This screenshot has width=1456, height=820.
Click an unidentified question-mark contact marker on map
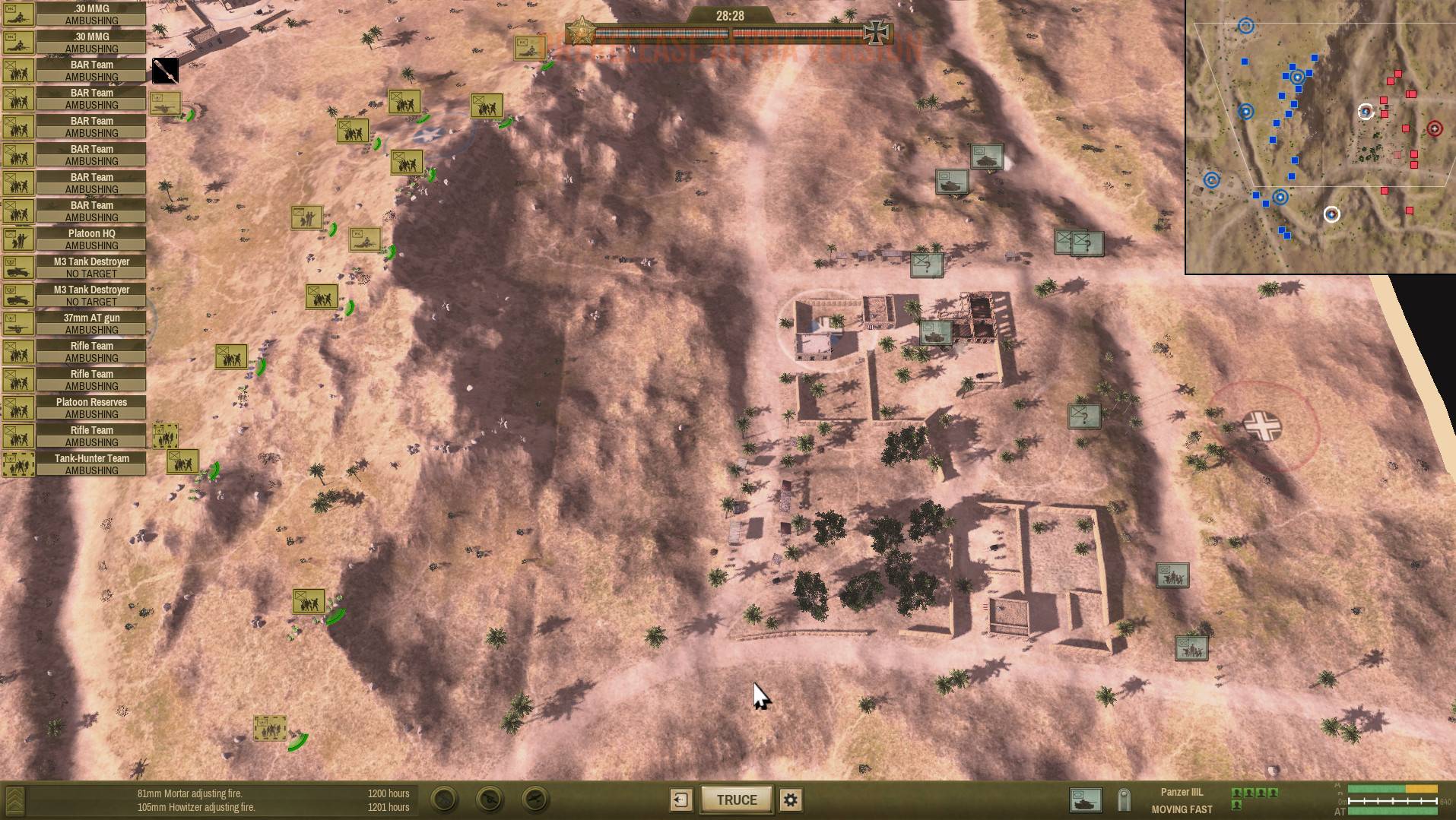pos(927,265)
